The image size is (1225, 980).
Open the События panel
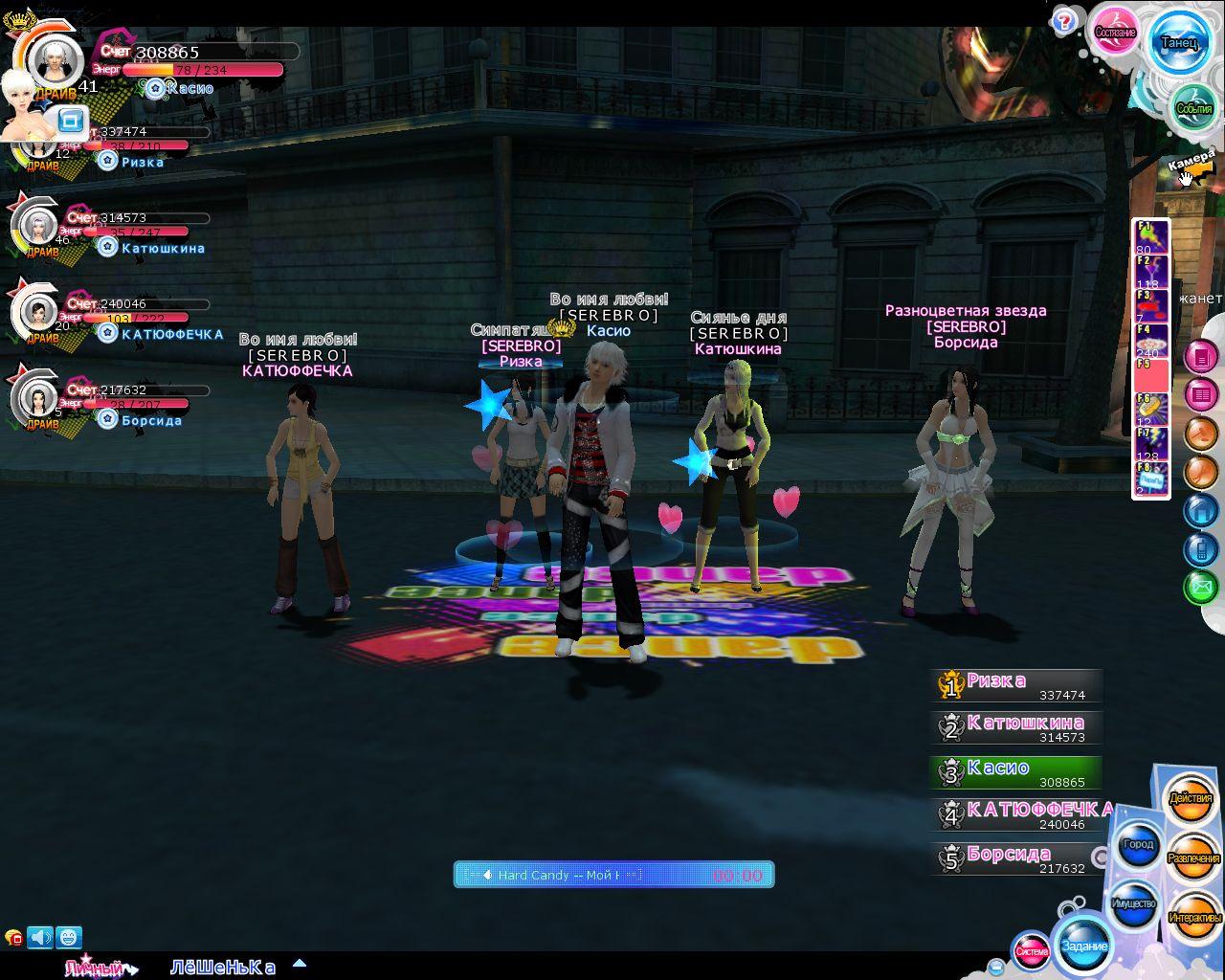(1192, 109)
